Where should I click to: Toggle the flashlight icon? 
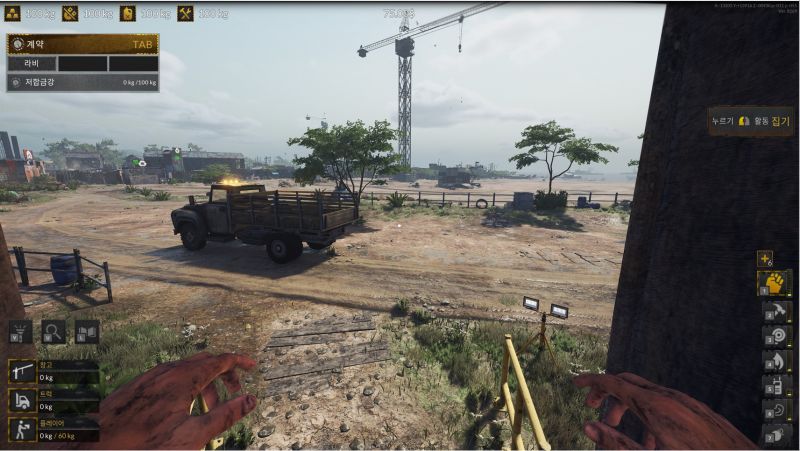(x=21, y=332)
